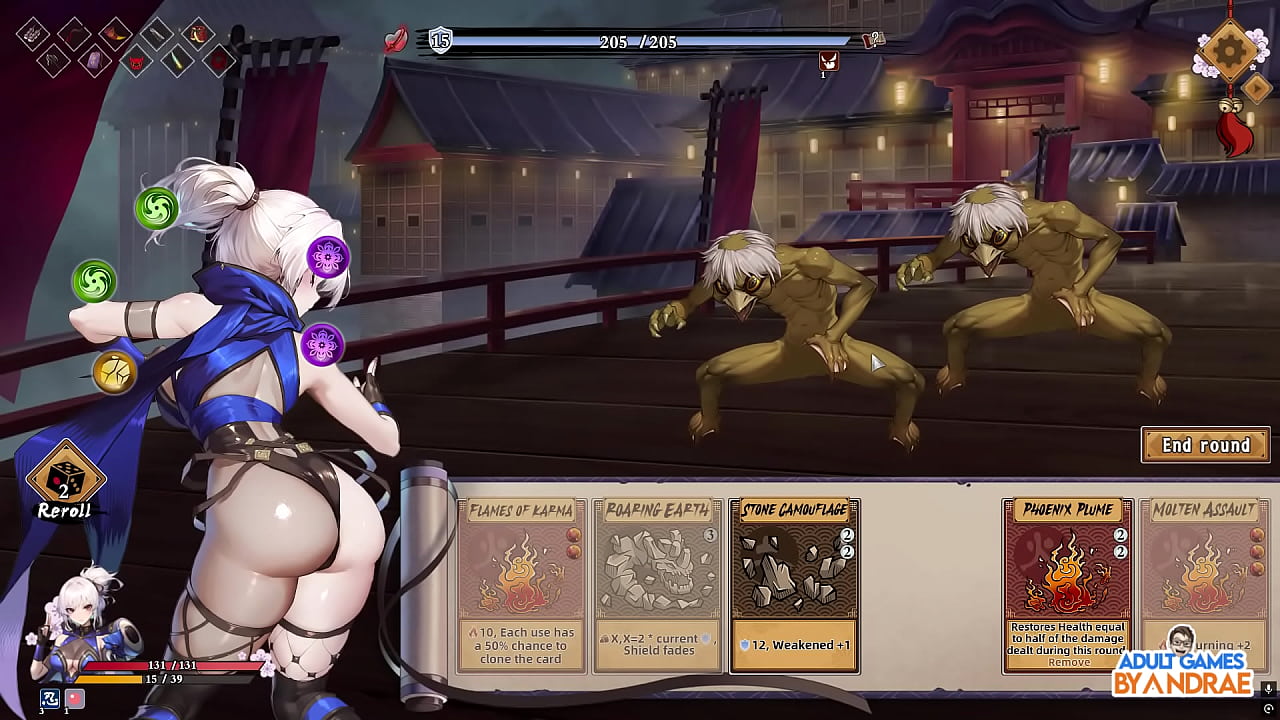Viewport: 1280px width, 720px height.
Task: Toggle the gold coin orb near the character
Action: coord(116,372)
